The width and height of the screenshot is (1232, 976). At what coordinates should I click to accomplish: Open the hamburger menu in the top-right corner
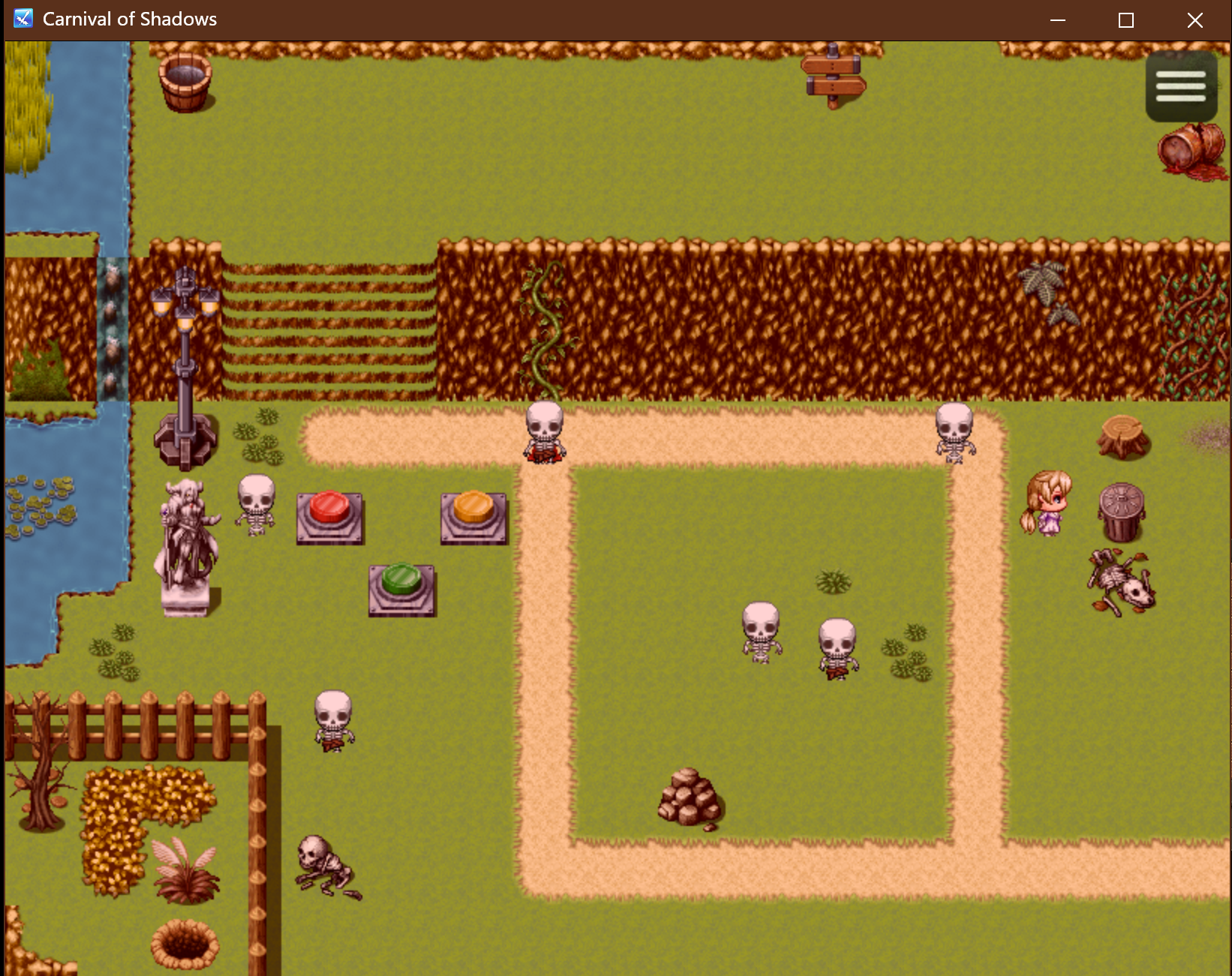pyautogui.click(x=1179, y=86)
